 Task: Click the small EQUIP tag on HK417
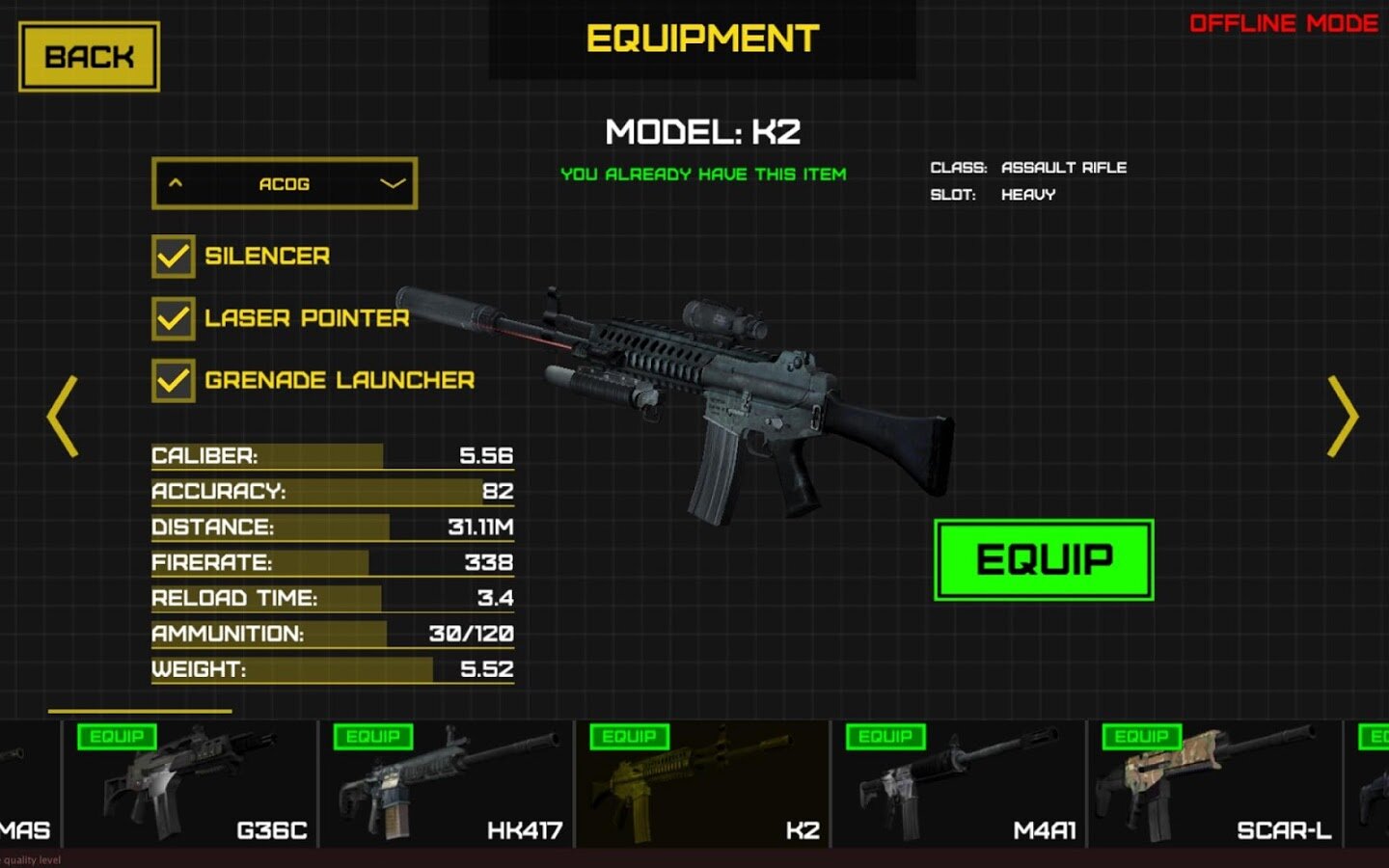click(x=373, y=737)
